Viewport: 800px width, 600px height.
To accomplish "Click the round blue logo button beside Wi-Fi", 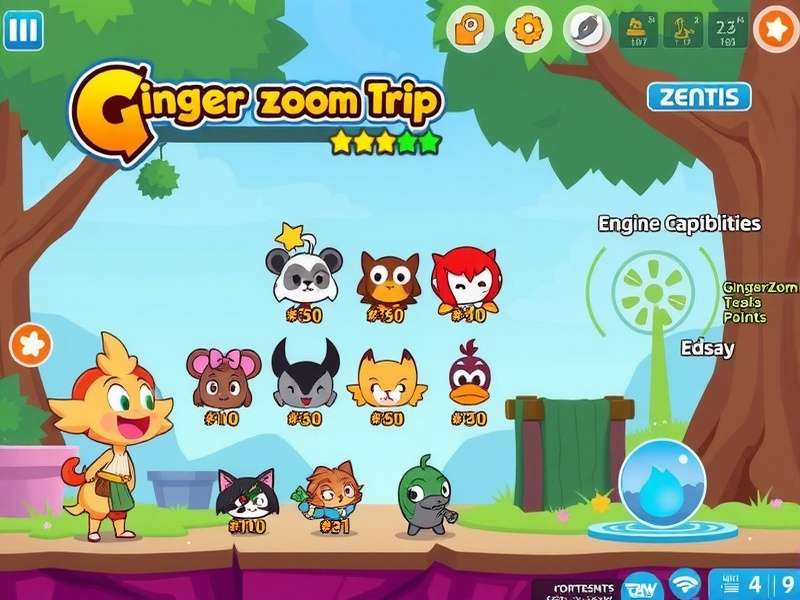I will [x=640, y=585].
